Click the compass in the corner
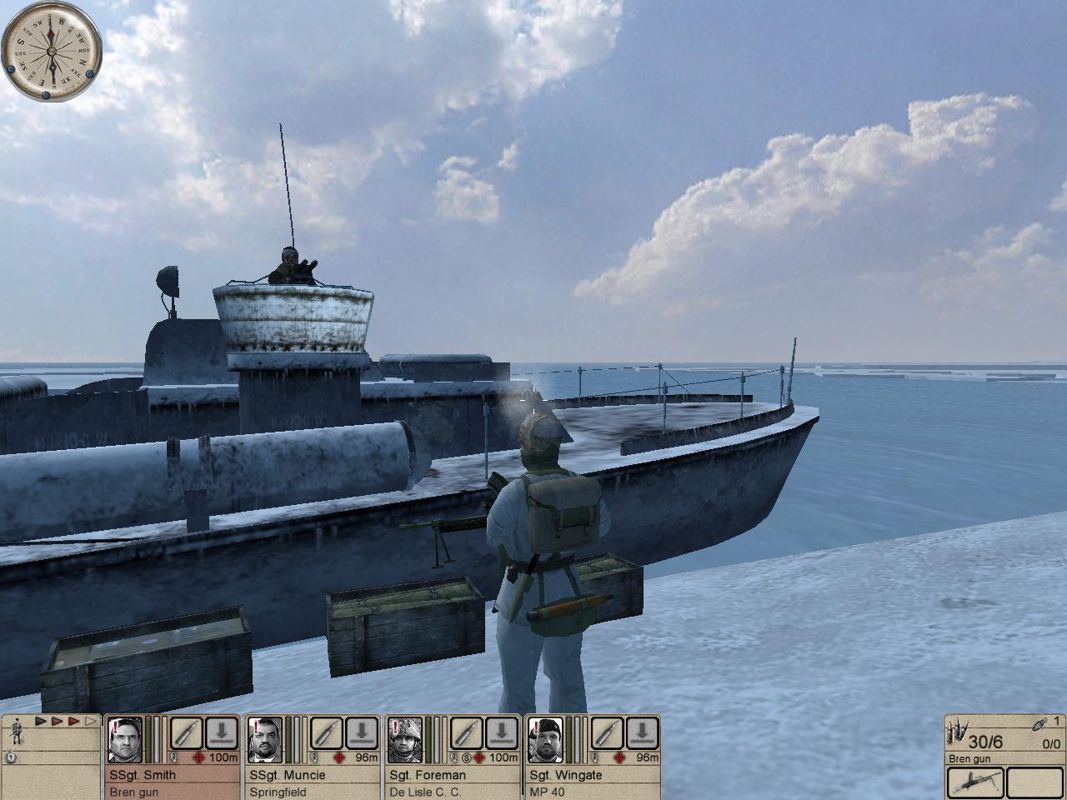 (x=51, y=51)
